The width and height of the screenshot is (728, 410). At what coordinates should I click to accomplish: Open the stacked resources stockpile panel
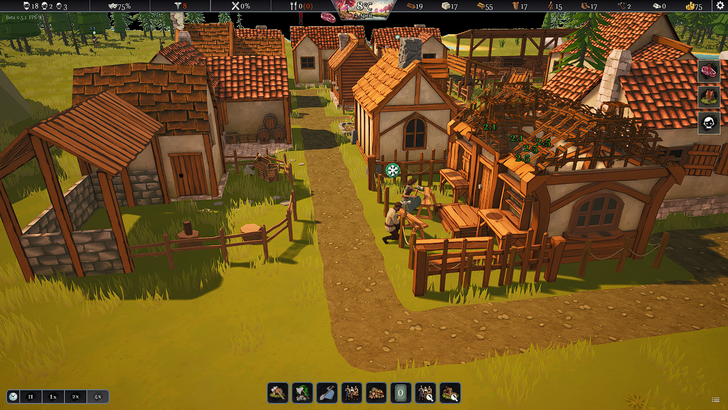coord(376,393)
